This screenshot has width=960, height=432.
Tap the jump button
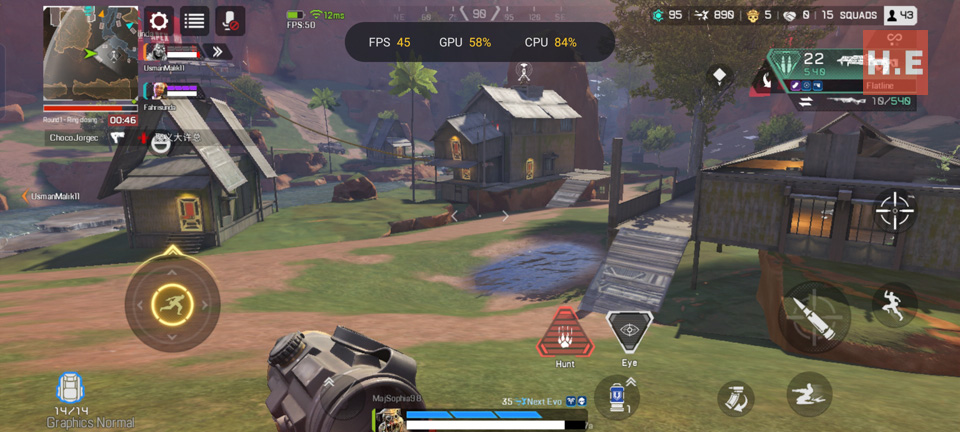pos(893,305)
